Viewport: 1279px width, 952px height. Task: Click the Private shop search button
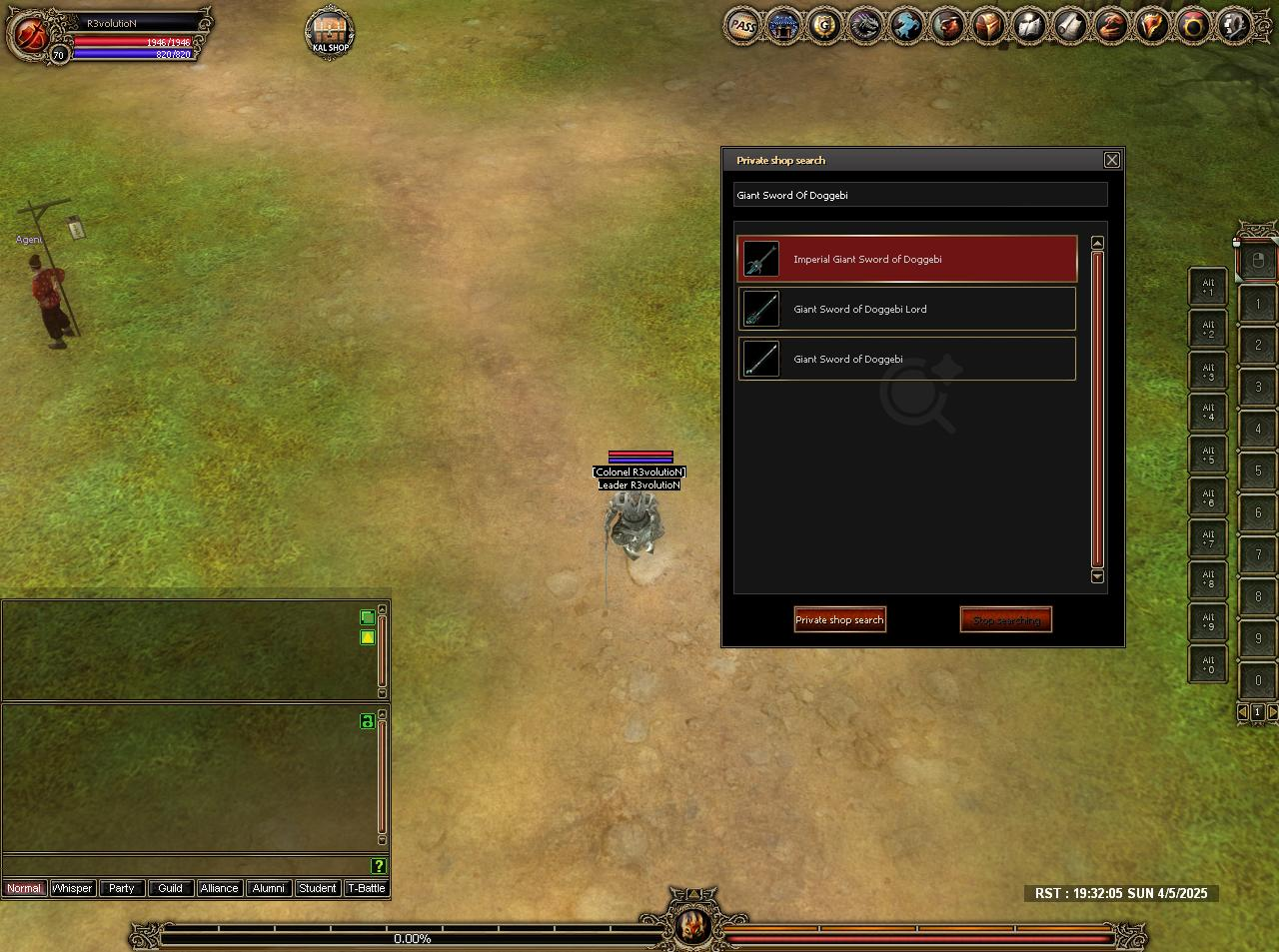839,619
